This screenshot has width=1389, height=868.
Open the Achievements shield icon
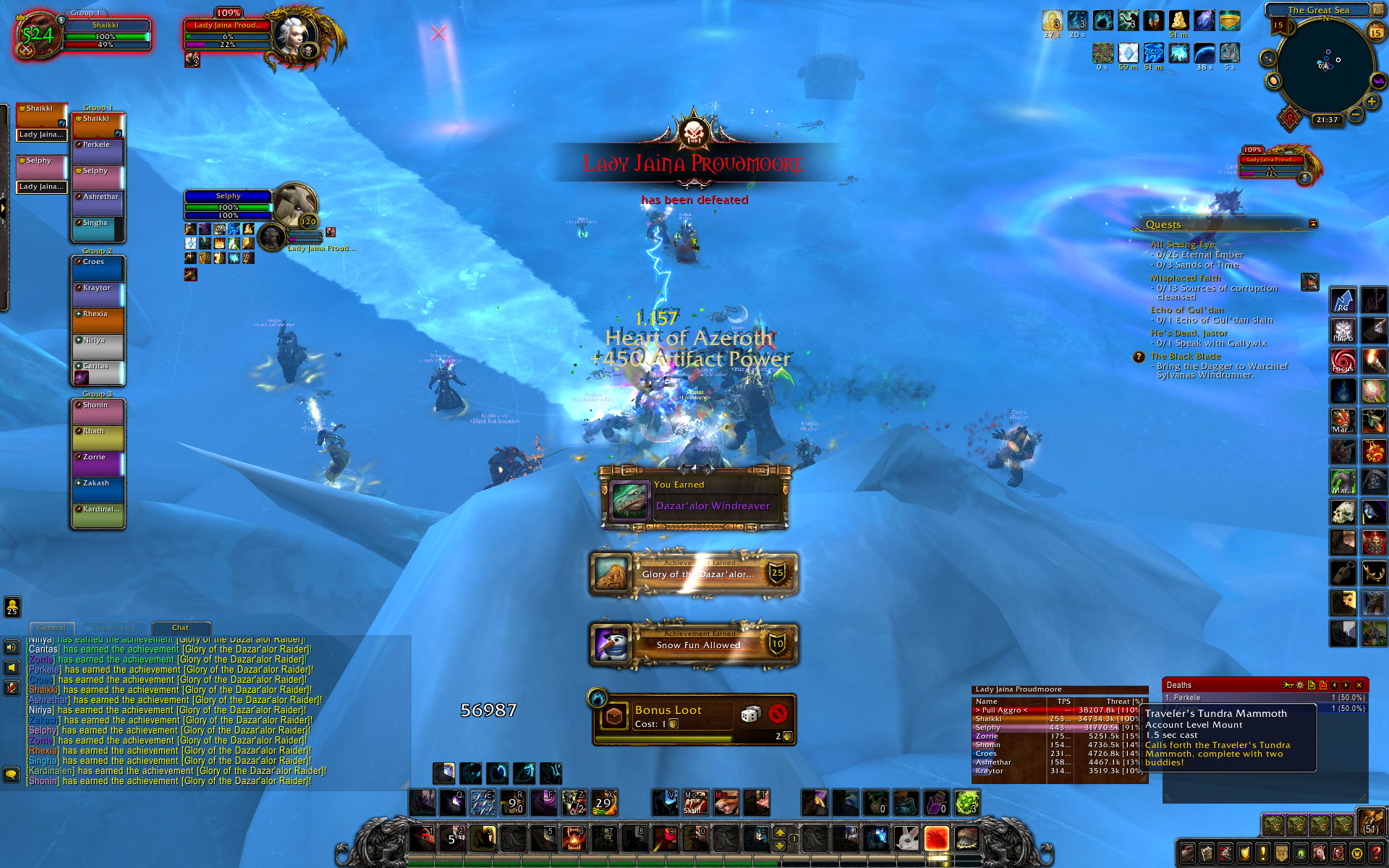[x=1243, y=854]
